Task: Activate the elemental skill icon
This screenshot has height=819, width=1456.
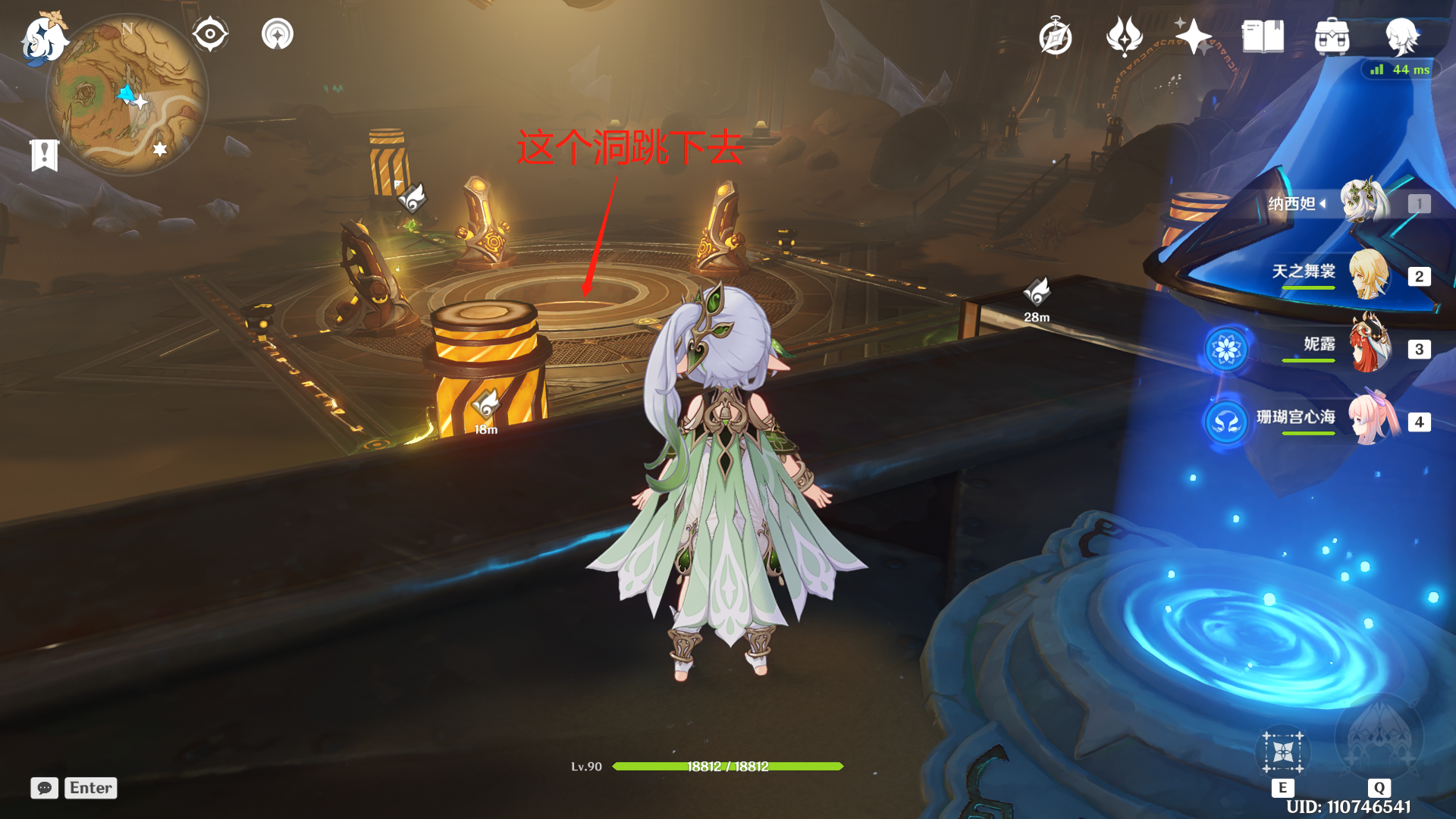Action: [x=1283, y=752]
